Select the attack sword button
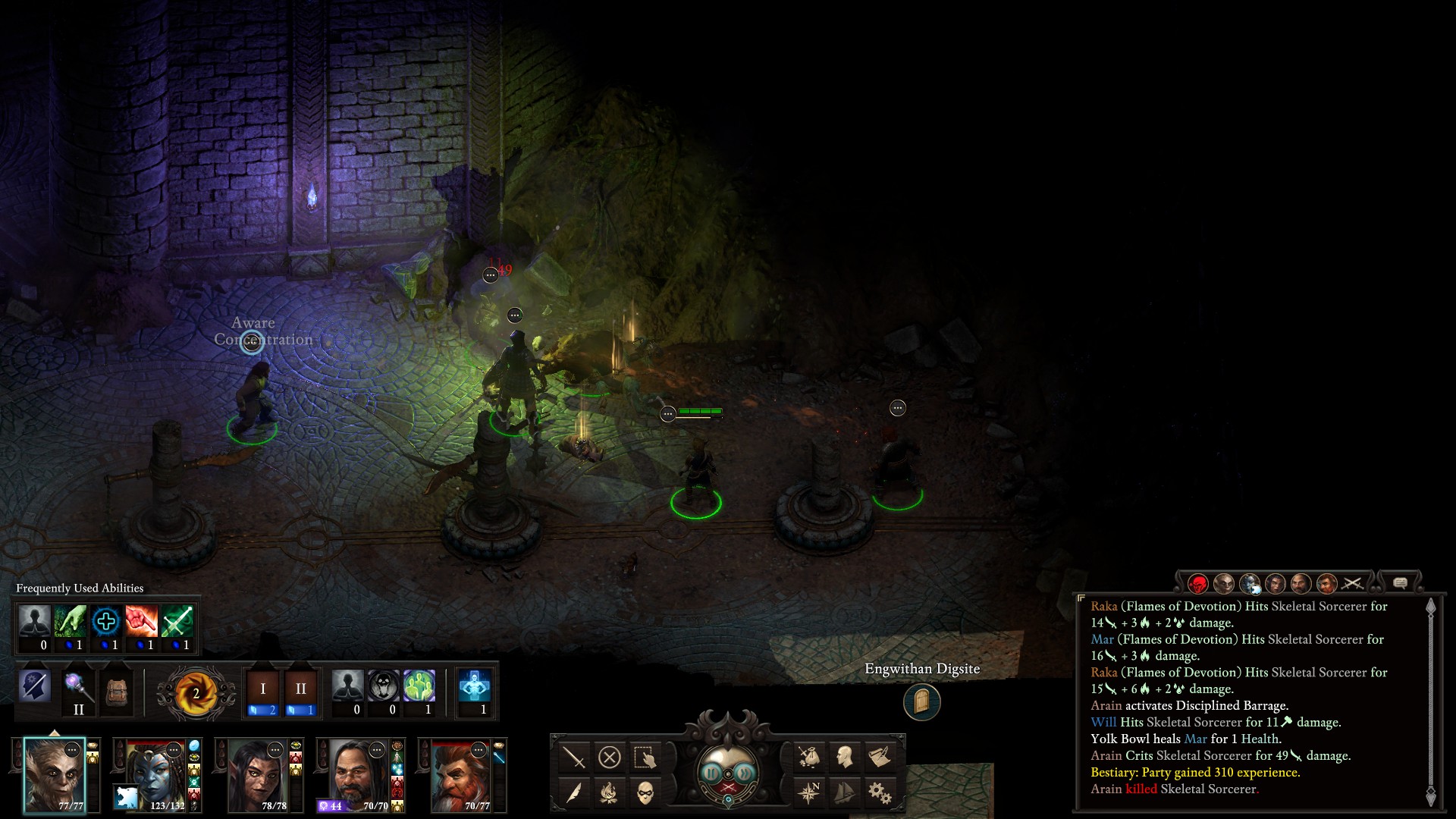Image resolution: width=1456 pixels, height=819 pixels. click(x=574, y=757)
